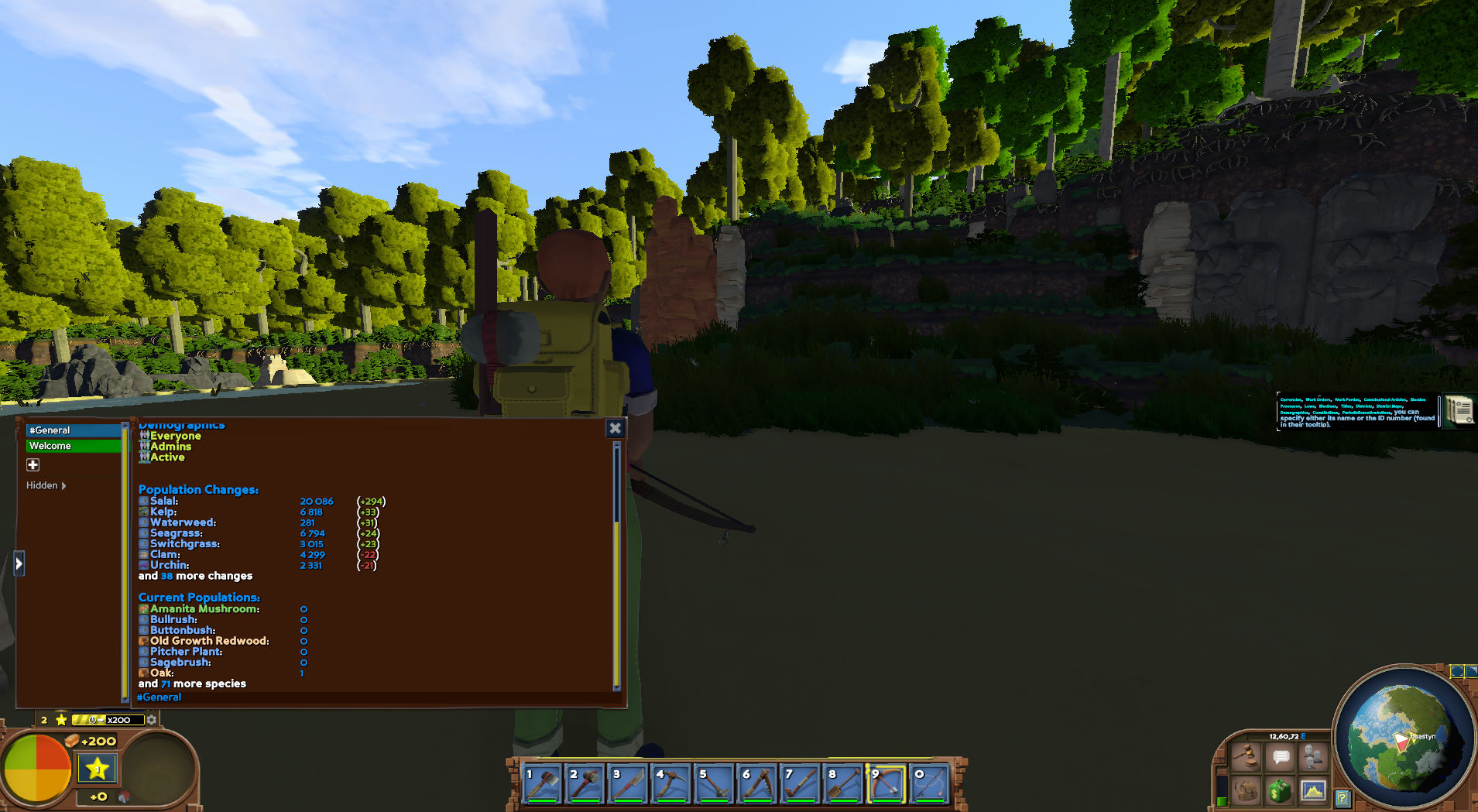Screen dimensions: 1478x812
Task: Select the hammer in hotbar slot 1
Action: pyautogui.click(x=543, y=783)
